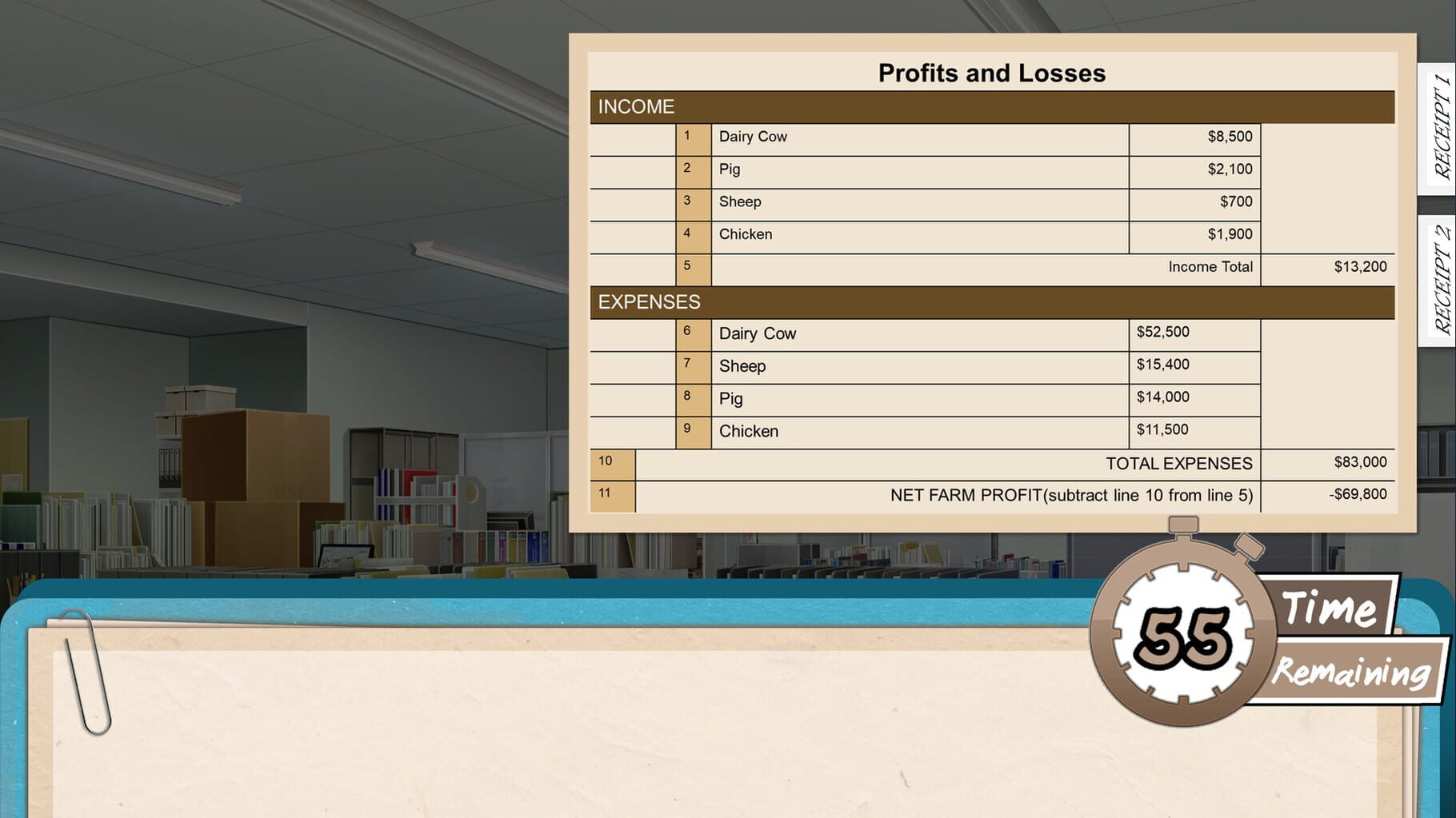Click the -$69,800 net profit amount
The height and width of the screenshot is (818, 1456).
[1359, 494]
